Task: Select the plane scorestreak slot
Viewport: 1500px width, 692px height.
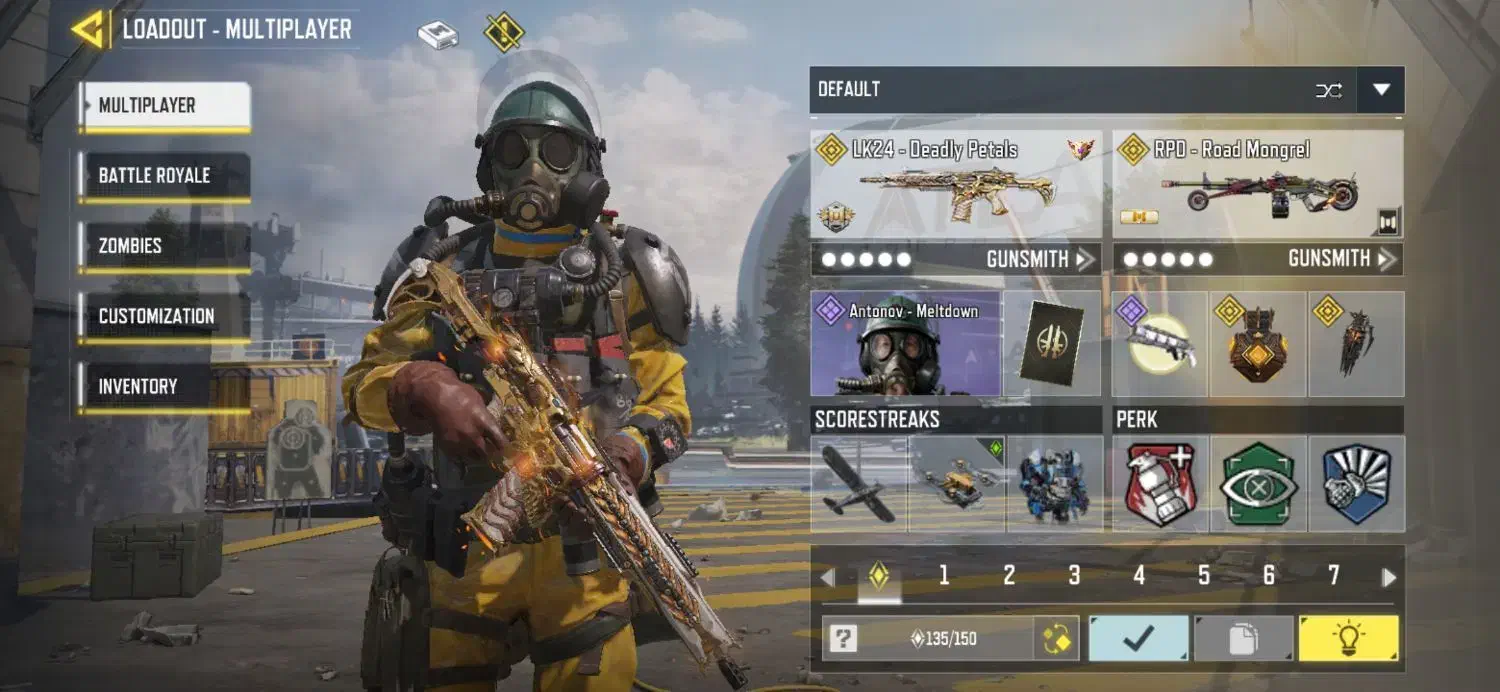Action: click(x=859, y=484)
